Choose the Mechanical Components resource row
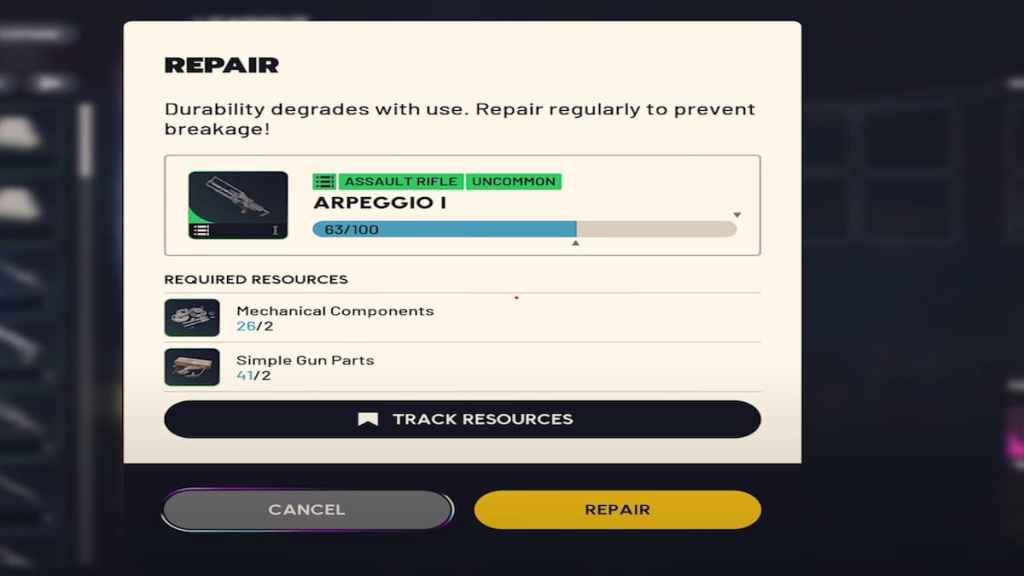This screenshot has width=1024, height=576. click(462, 318)
